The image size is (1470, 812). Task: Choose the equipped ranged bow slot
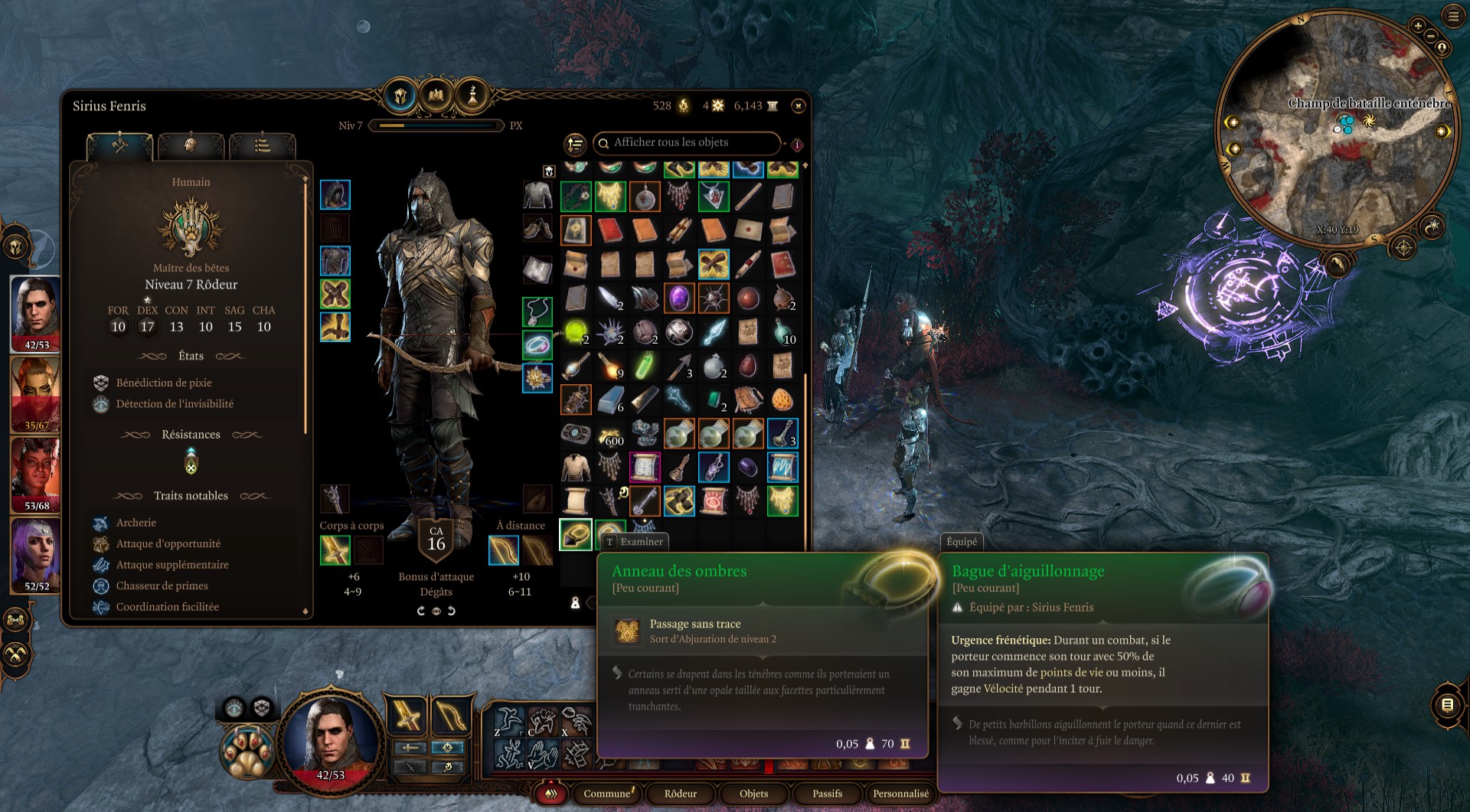[x=504, y=551]
